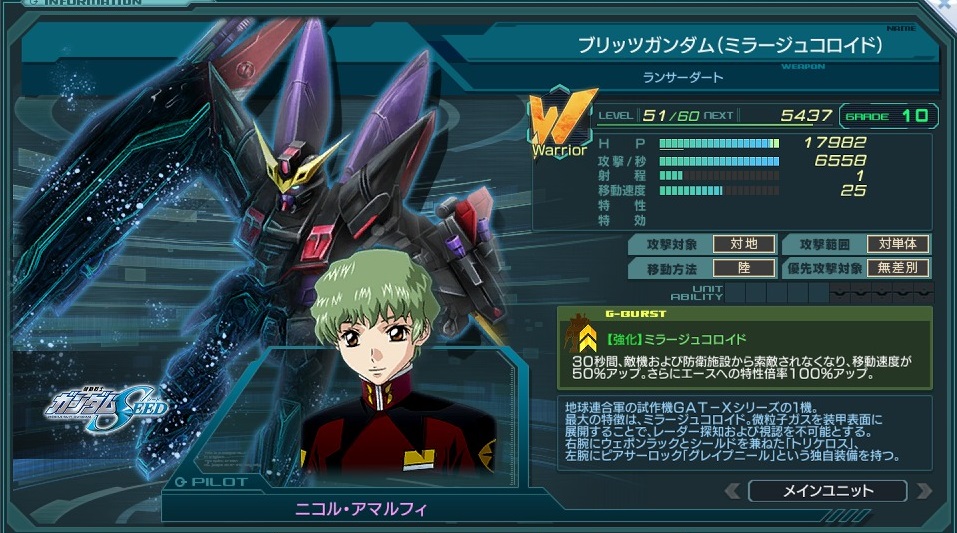Show the next unit view with right arrow
This screenshot has width=957, height=533.
[x=923, y=491]
